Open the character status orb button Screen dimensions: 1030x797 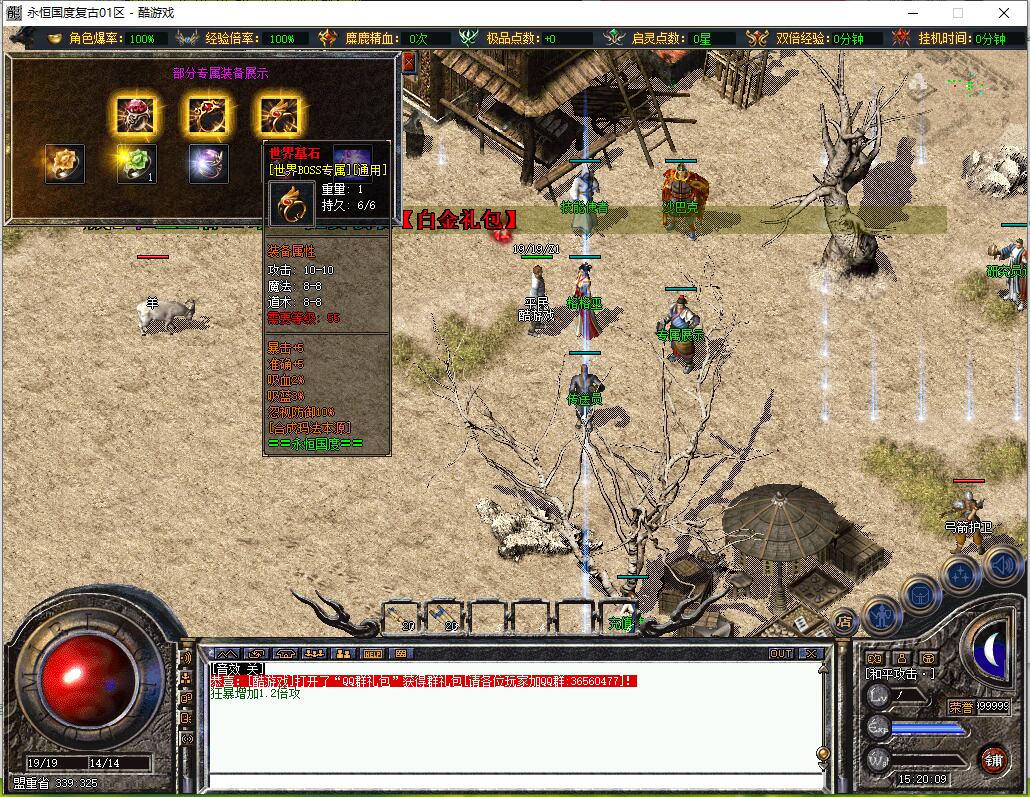[x=882, y=616]
